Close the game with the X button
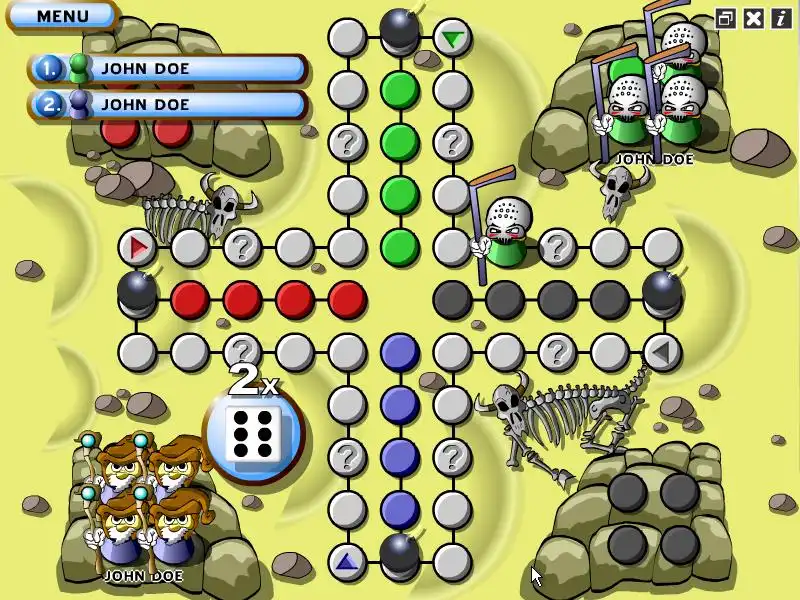The height and width of the screenshot is (600, 800). [x=754, y=17]
